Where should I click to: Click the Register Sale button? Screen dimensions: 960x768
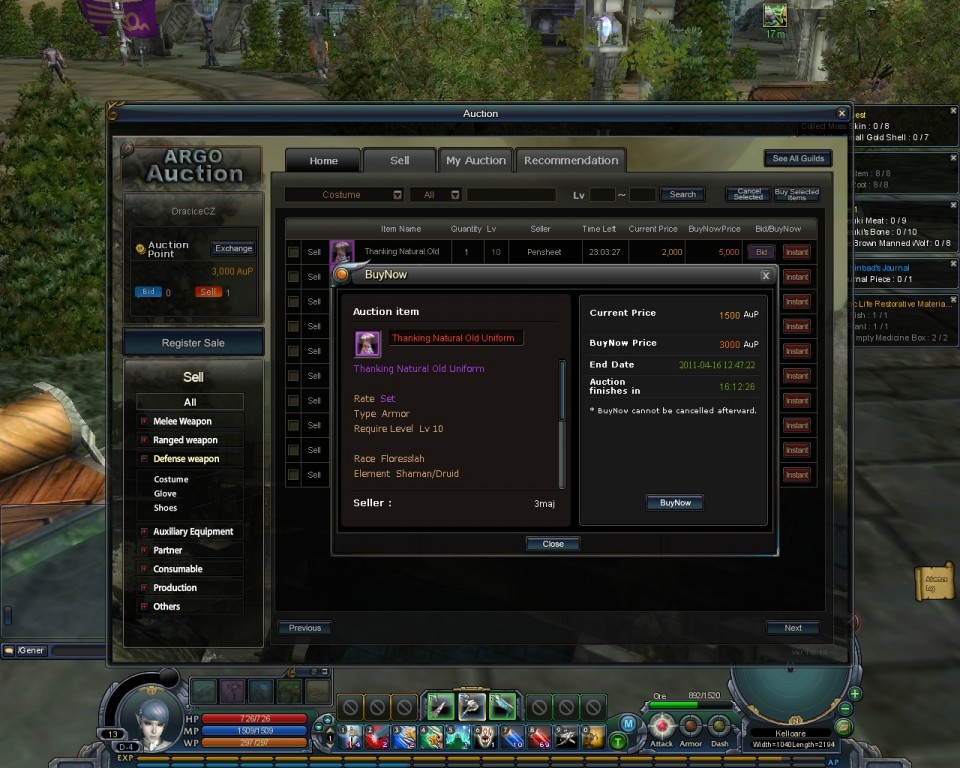pos(193,343)
